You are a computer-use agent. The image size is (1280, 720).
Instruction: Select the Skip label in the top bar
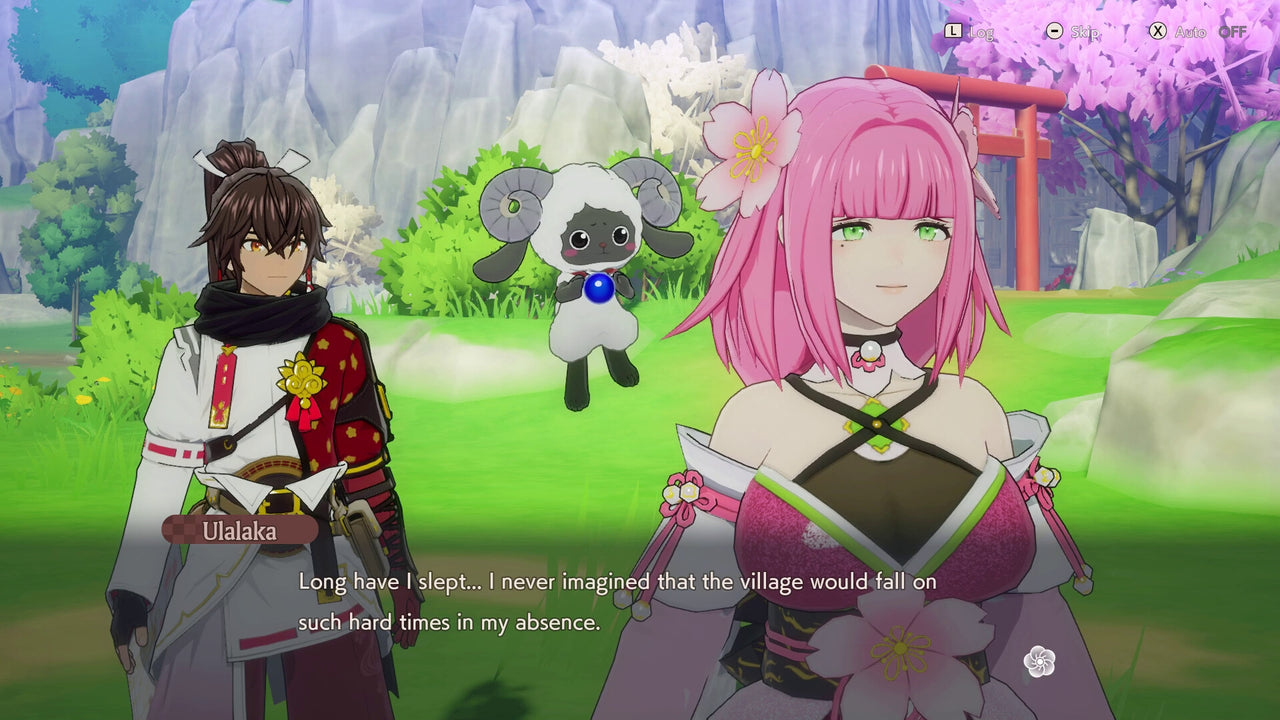[1083, 31]
